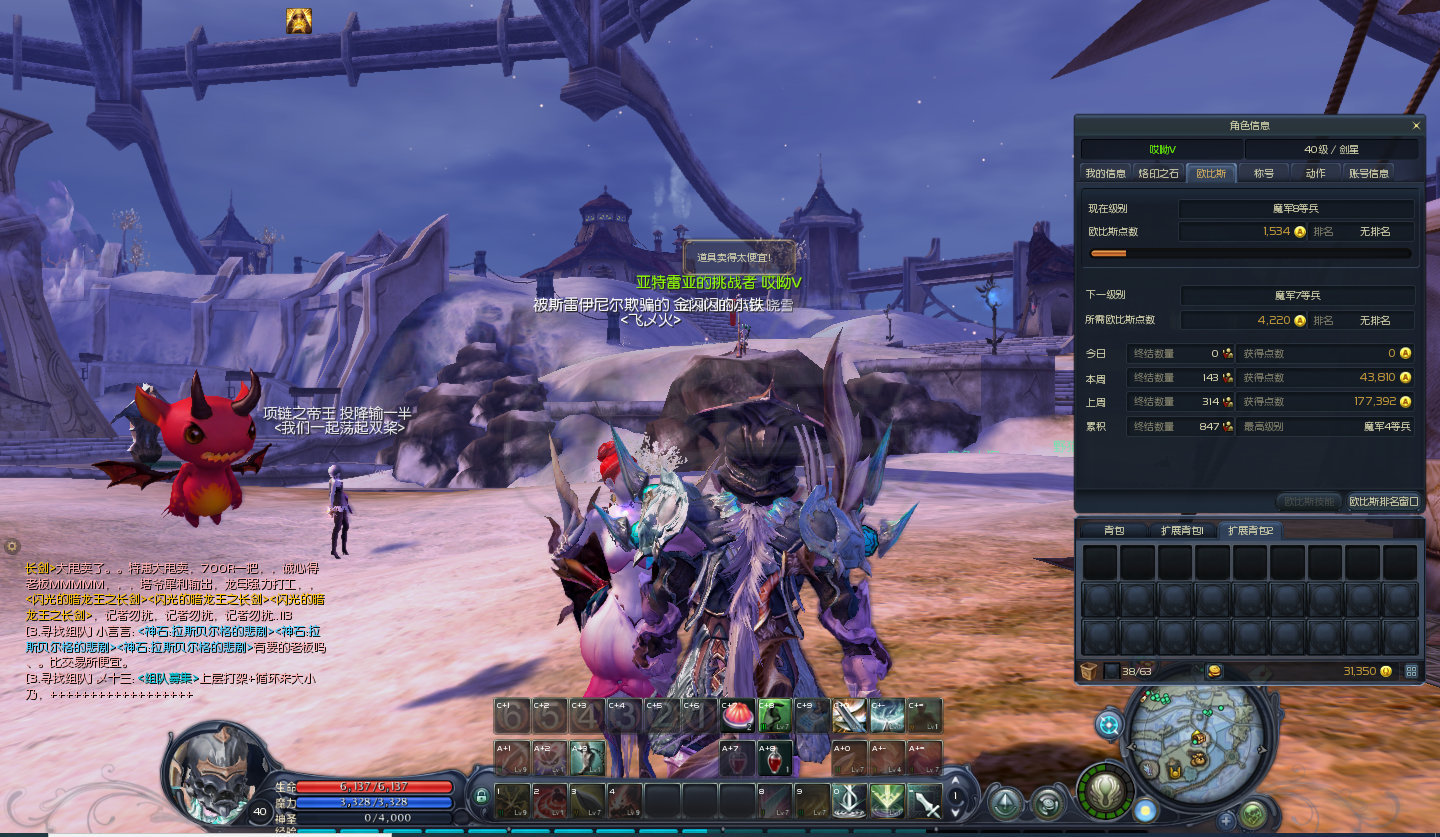The width and height of the screenshot is (1440, 837).
Task: Switch to the 我的信息 tab
Action: pos(1106,173)
